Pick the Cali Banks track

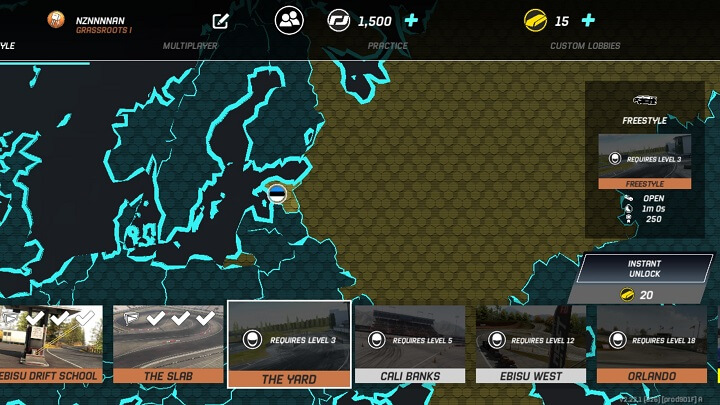click(x=410, y=345)
